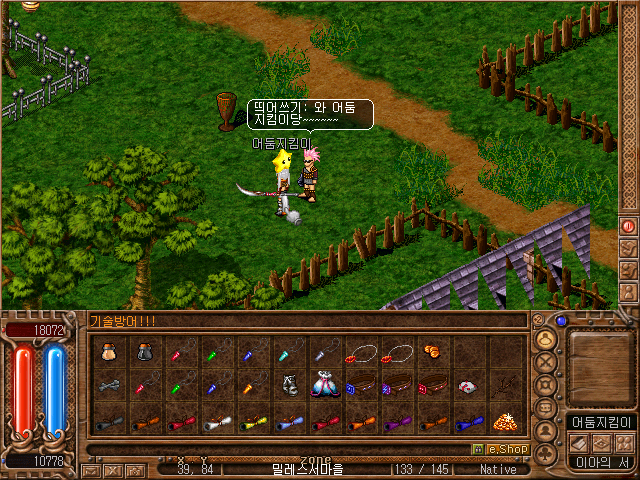
Task: Pick the bone item in the inventory
Action: pyautogui.click(x=107, y=387)
